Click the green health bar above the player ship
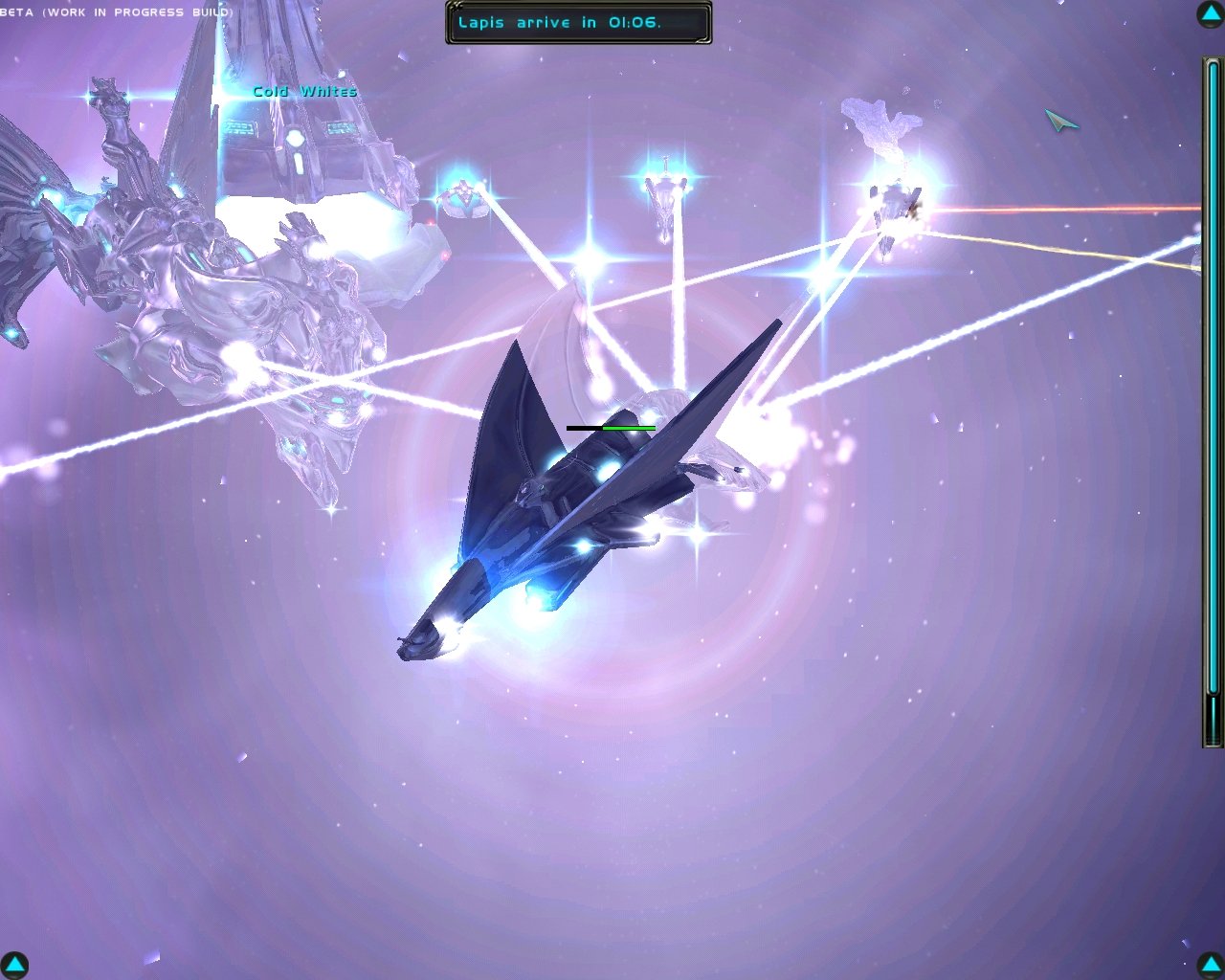 point(610,428)
